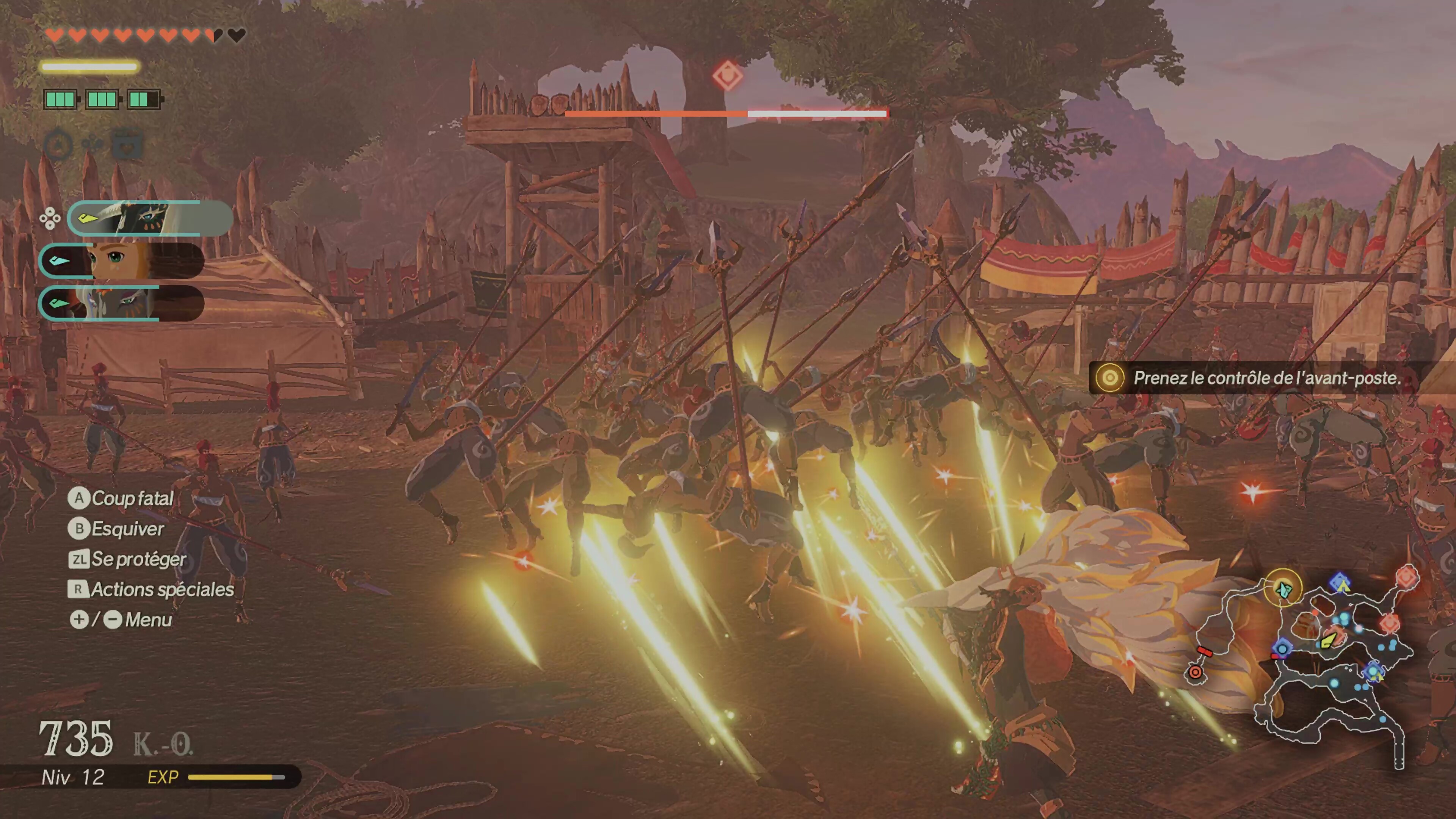Select the active dark-masked character portrait
The height and width of the screenshot is (819, 1456).
pyautogui.click(x=150, y=218)
